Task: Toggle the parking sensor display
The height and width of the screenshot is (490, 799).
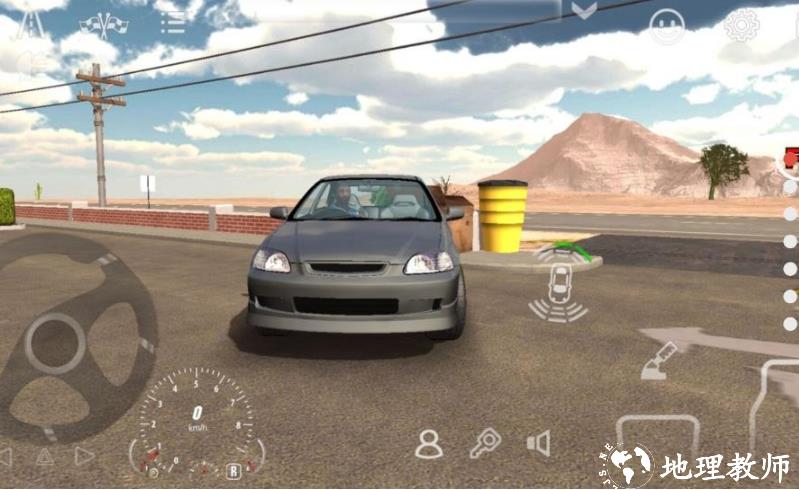Action: tap(559, 284)
